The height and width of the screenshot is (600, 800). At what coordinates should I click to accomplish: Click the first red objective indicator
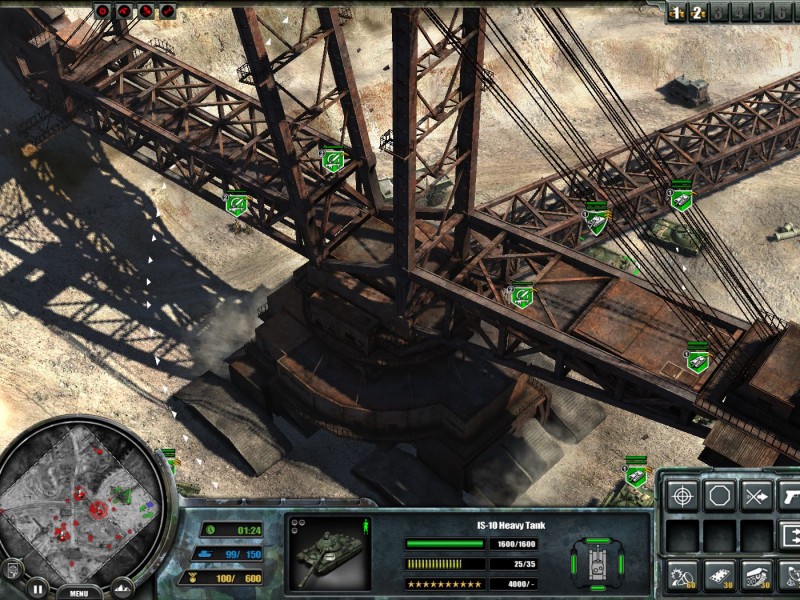click(x=102, y=11)
